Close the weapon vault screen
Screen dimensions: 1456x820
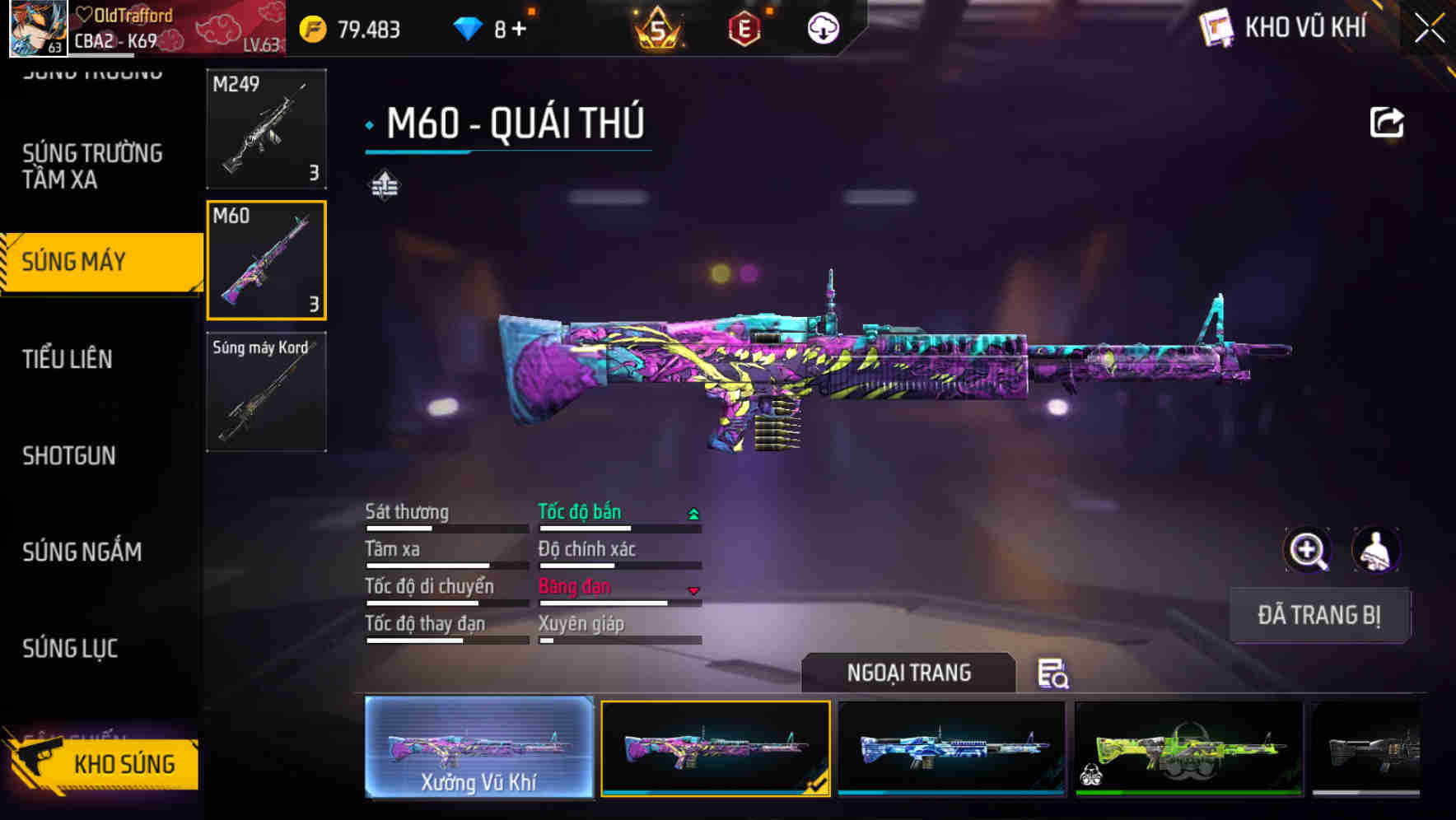coord(1429,29)
